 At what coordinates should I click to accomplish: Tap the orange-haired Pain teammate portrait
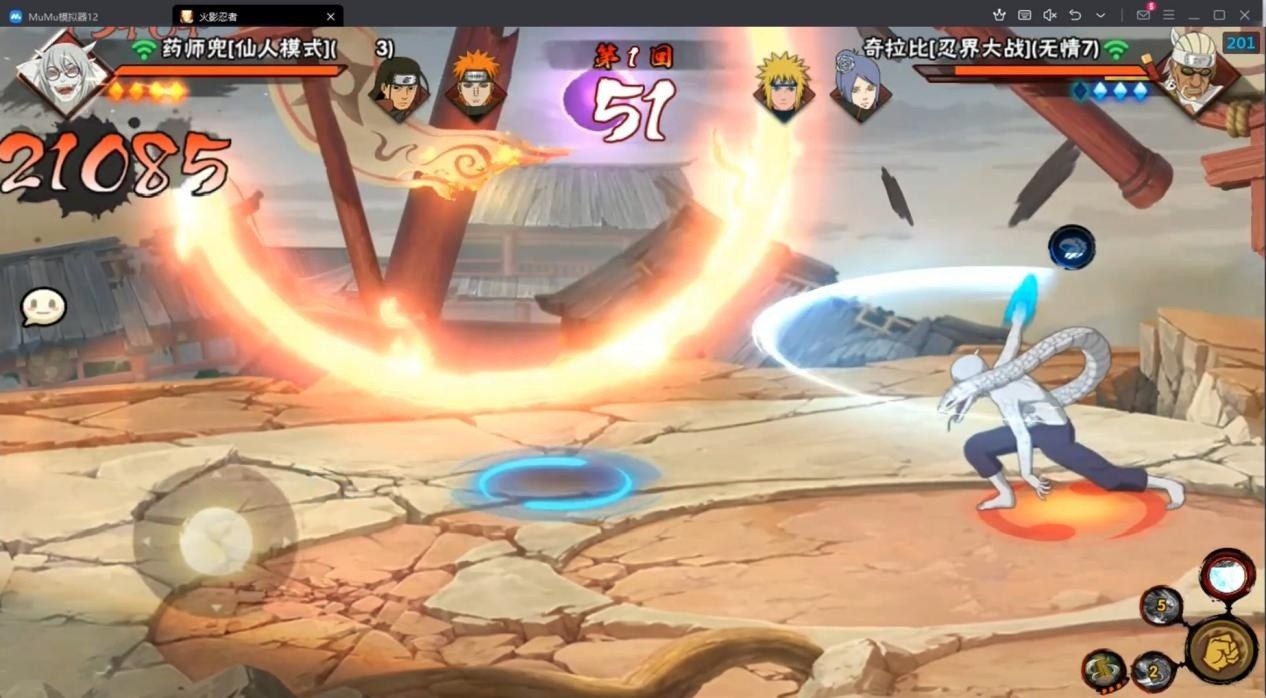pyautogui.click(x=474, y=86)
